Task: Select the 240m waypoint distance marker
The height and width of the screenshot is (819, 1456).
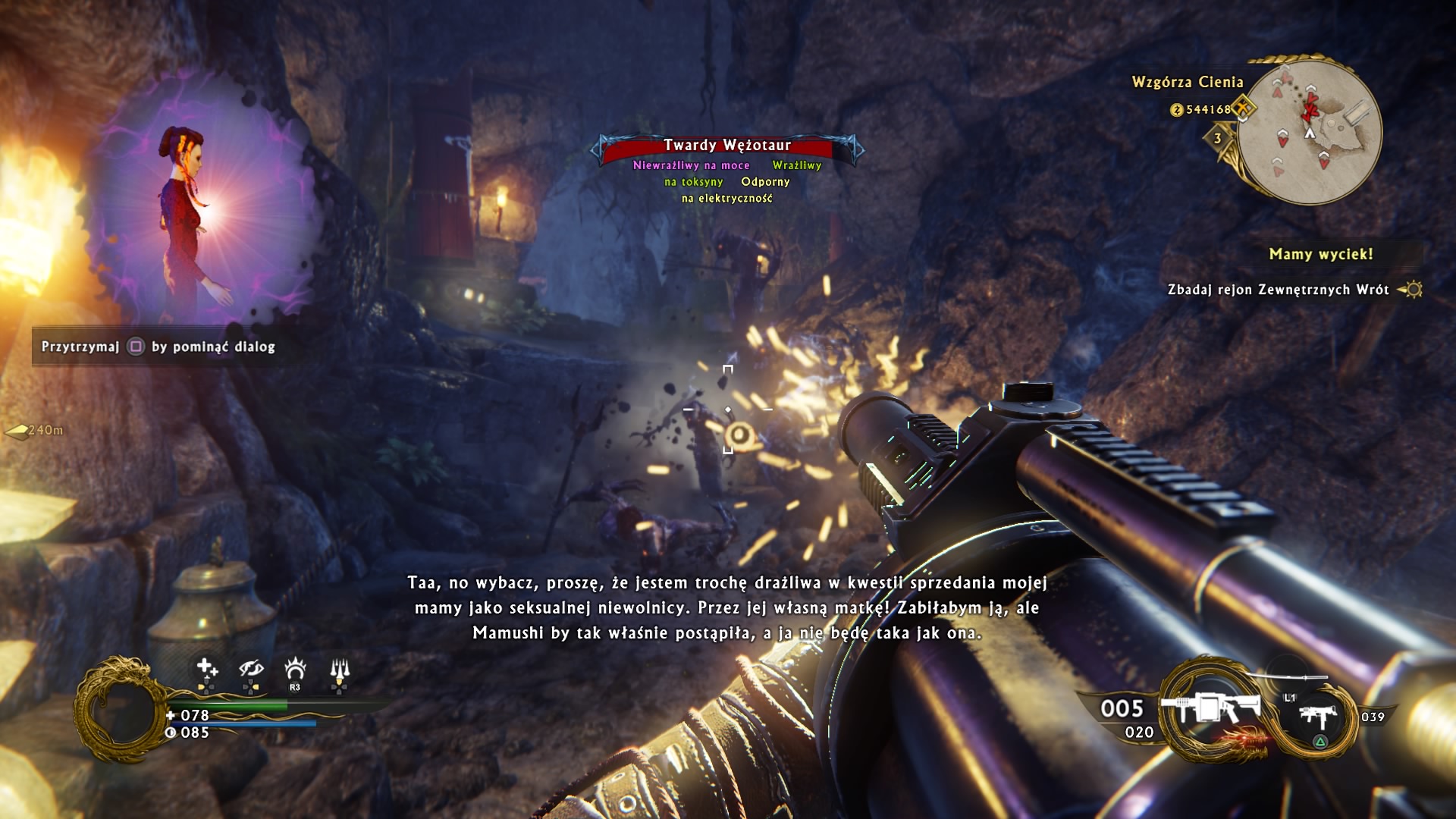Action: (x=36, y=431)
